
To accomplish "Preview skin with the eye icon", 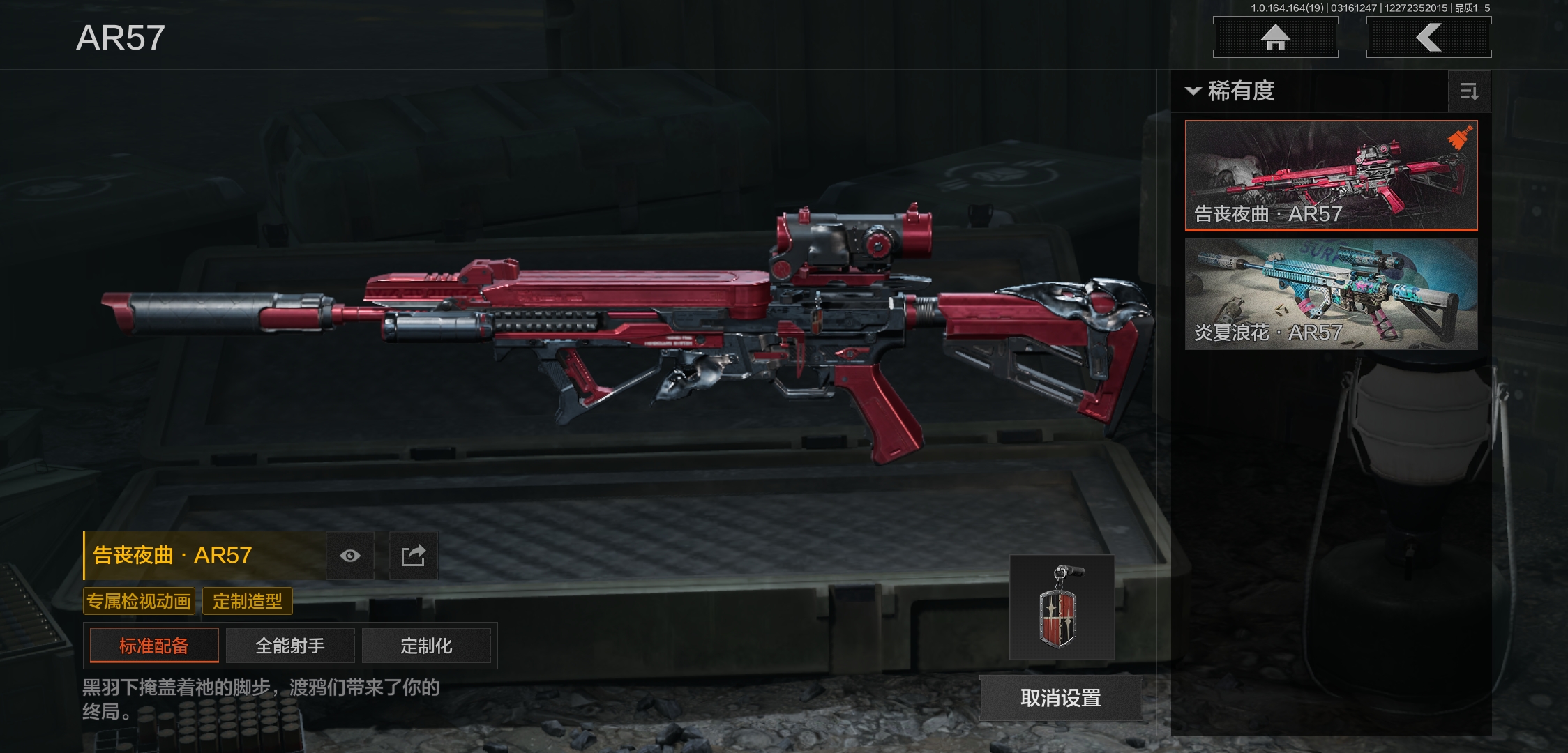I will [350, 556].
